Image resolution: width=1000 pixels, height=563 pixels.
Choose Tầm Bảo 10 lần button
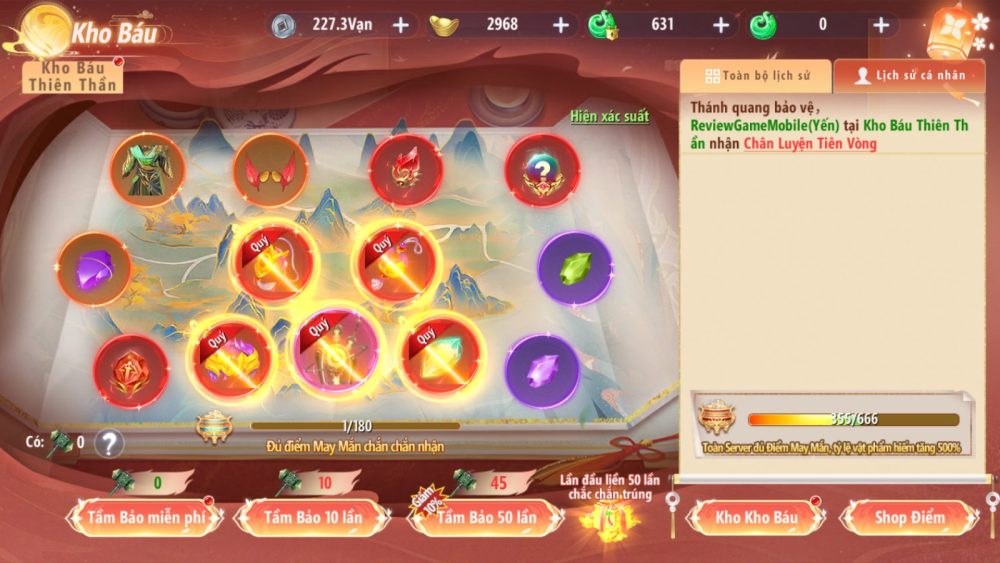tap(312, 517)
